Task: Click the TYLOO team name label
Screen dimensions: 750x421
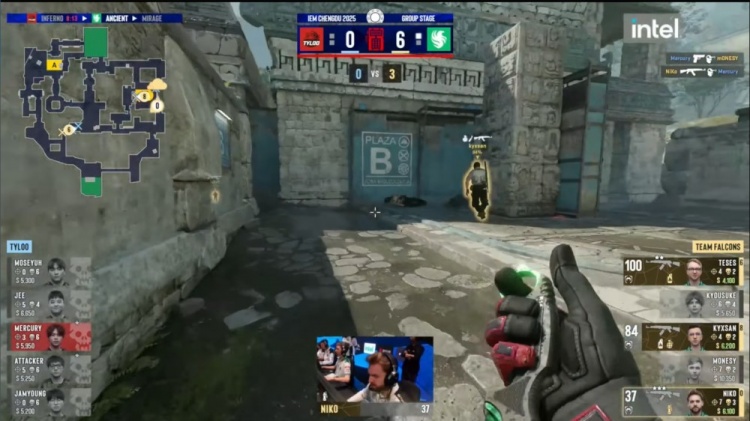Action: pyautogui.click(x=19, y=245)
